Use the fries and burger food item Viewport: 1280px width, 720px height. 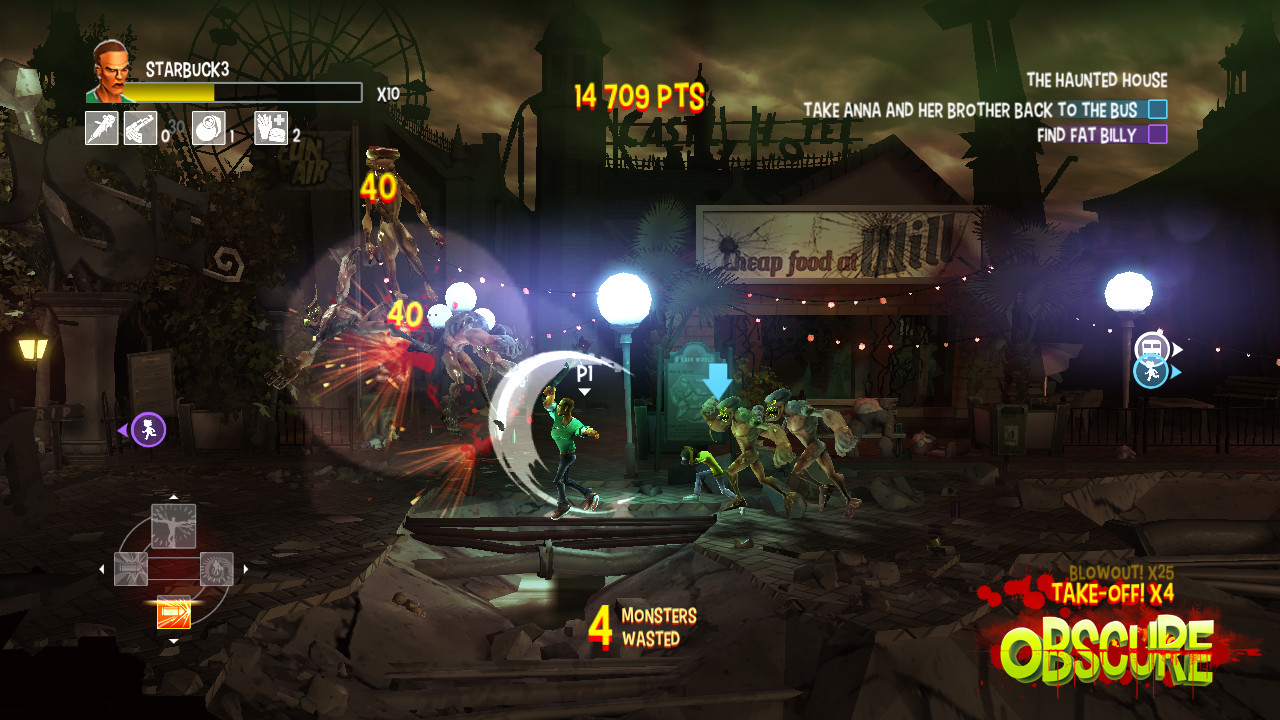(271, 128)
